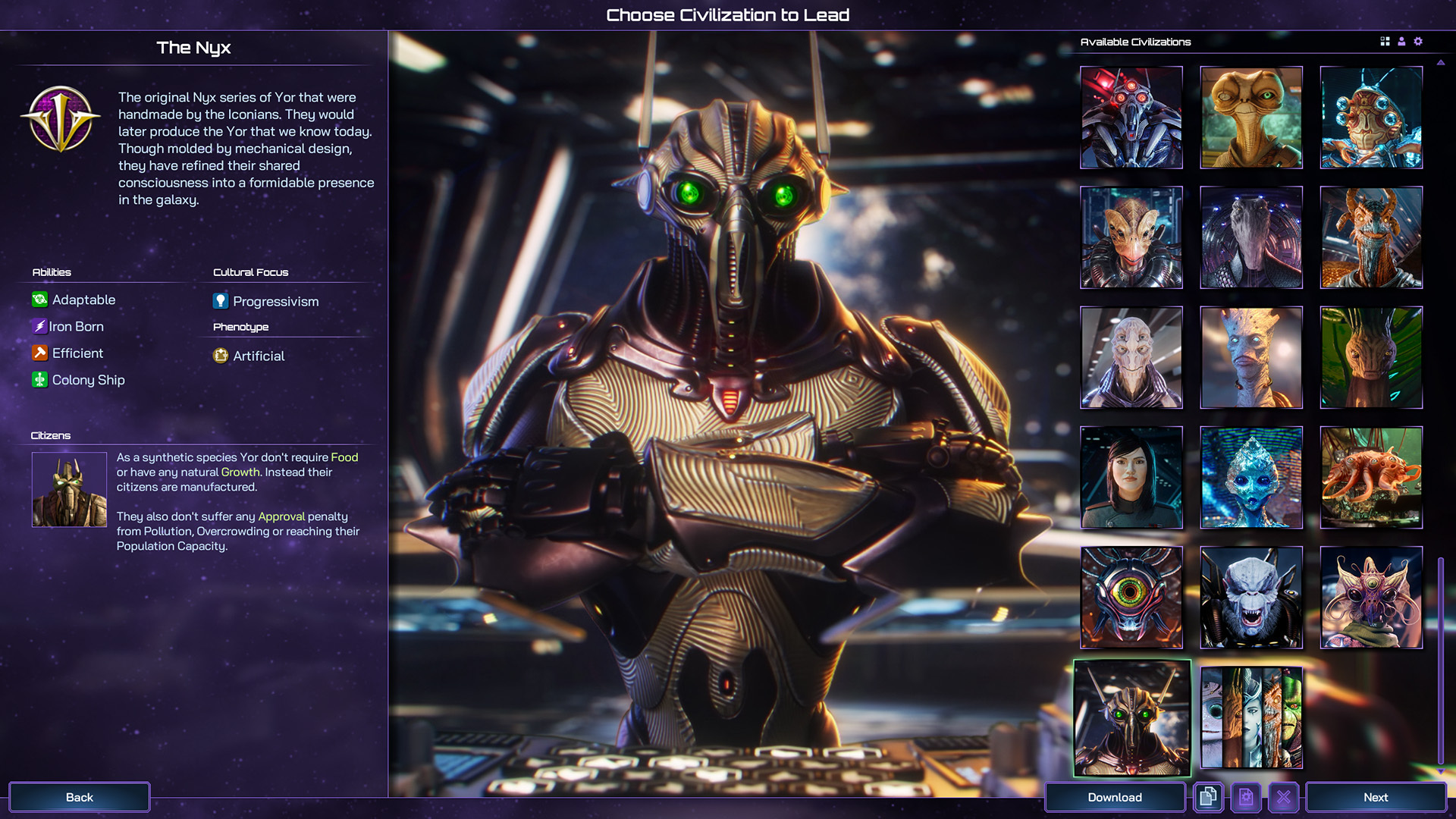
Task: Pick the multi-faced custom civilization tile
Action: [x=1250, y=717]
